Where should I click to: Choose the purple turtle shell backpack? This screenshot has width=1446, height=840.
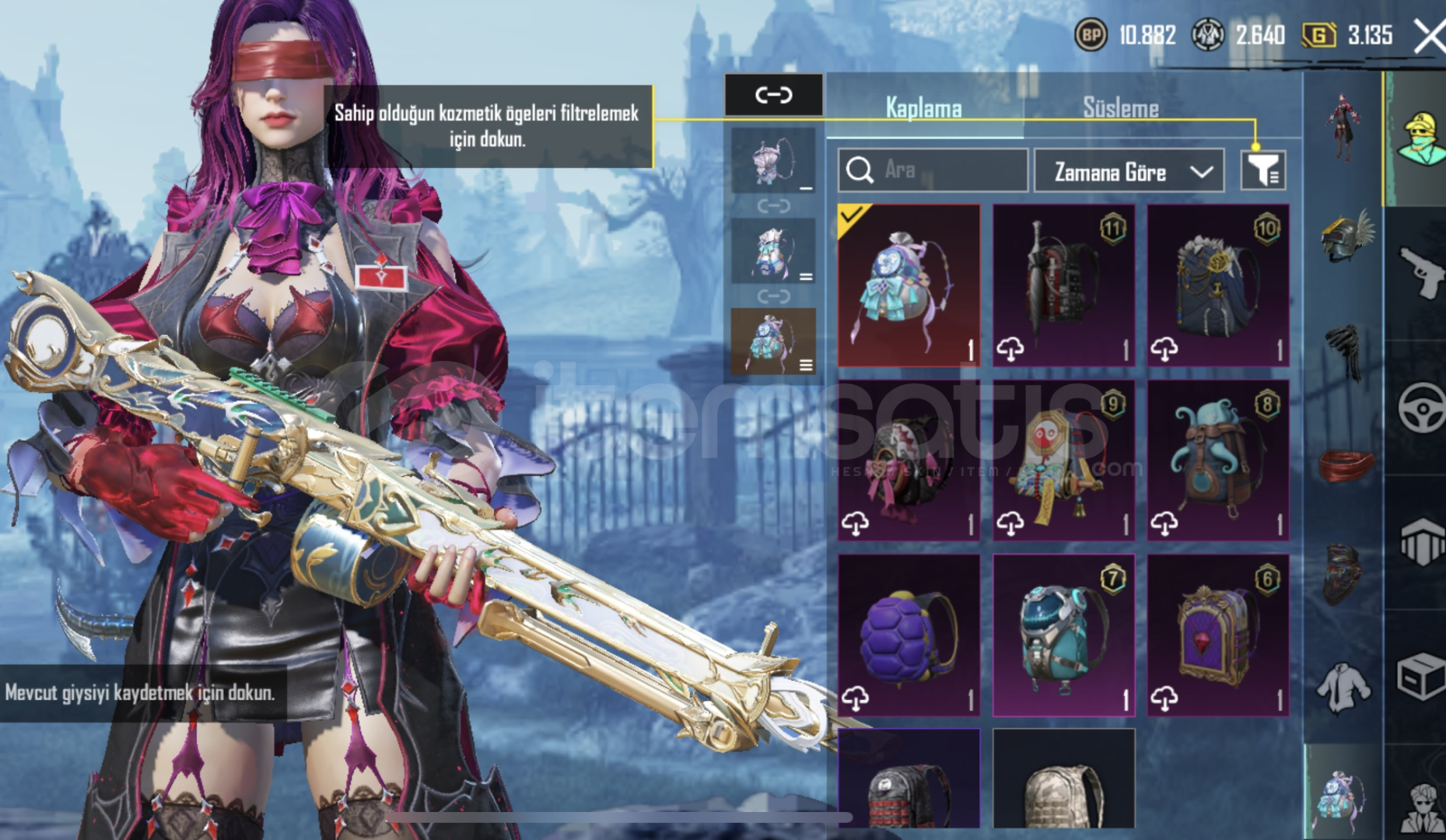[x=909, y=635]
